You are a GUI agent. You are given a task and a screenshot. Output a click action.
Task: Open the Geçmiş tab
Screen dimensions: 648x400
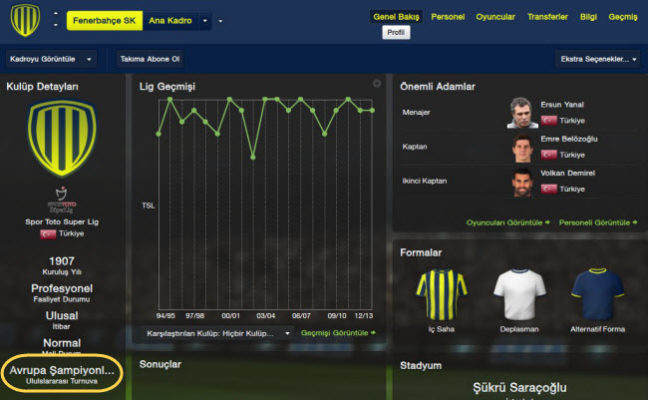pos(623,17)
